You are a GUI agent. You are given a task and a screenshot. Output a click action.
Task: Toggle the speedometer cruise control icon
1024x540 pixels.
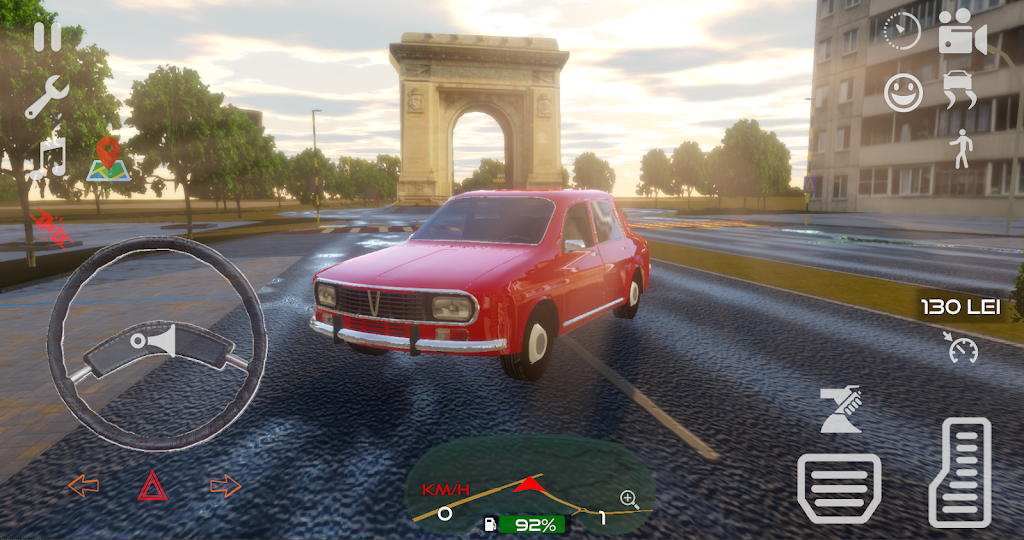[961, 348]
